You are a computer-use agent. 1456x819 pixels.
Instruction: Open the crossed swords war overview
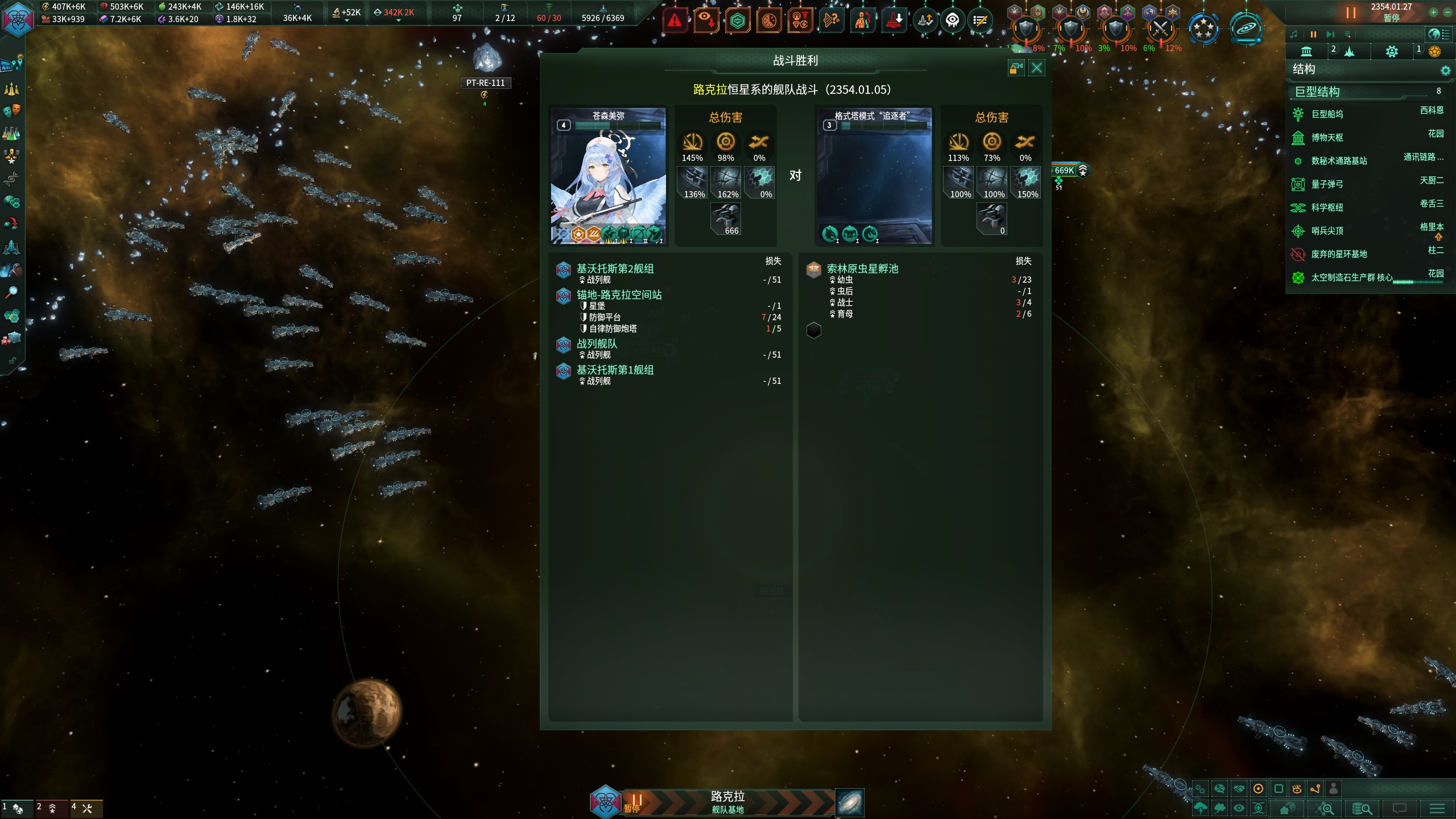coord(1160,27)
